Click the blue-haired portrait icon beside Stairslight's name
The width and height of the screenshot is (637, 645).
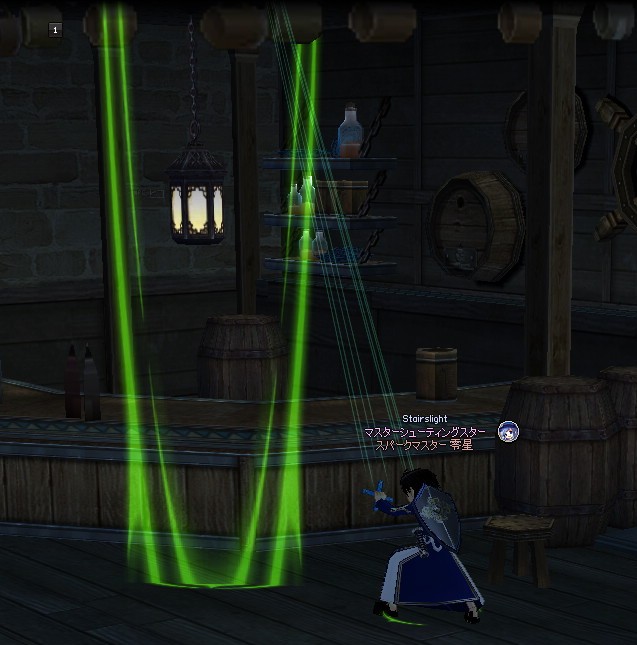tap(508, 432)
